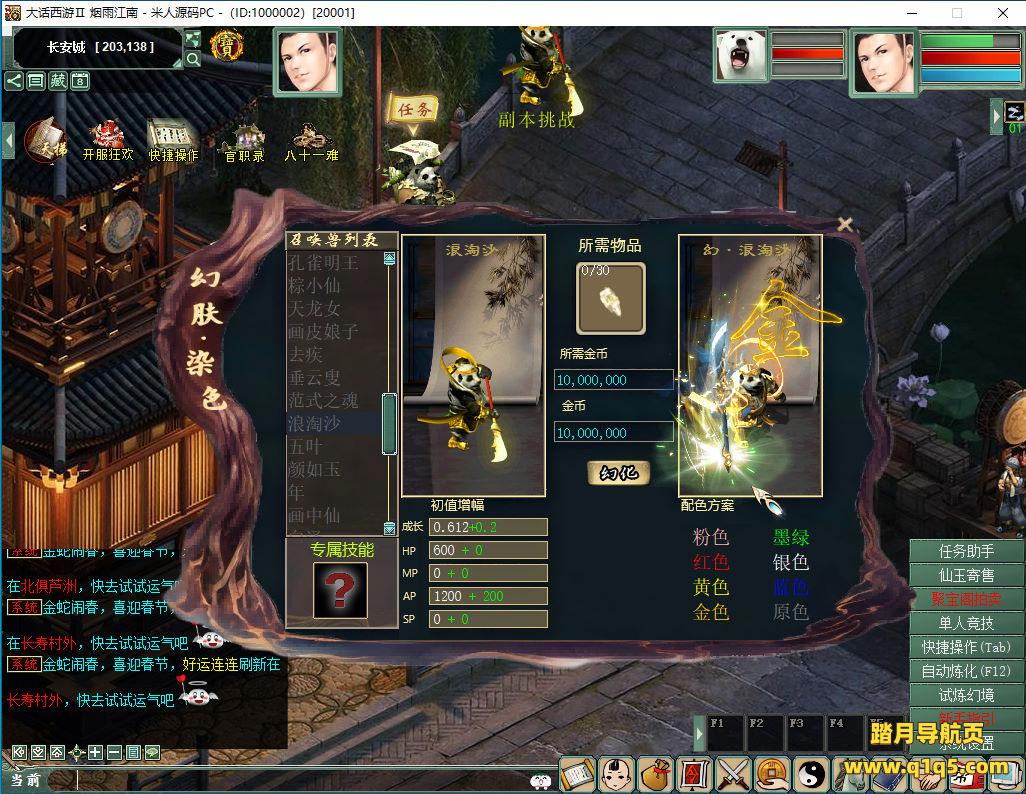
Task: Choose the 金色 color scheme
Action: [x=711, y=612]
